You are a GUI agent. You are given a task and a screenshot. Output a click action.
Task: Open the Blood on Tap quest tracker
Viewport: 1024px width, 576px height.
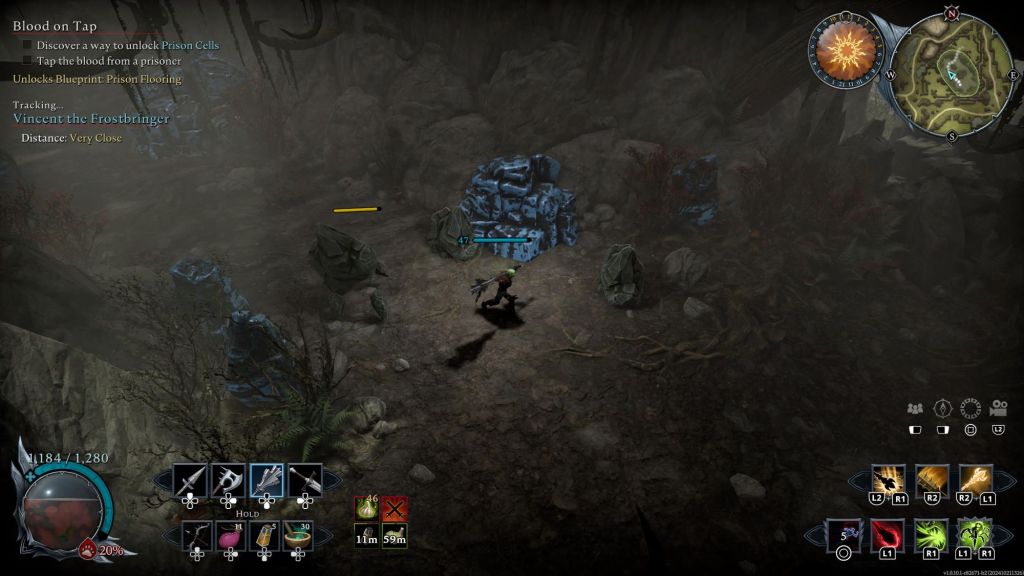click(x=55, y=26)
